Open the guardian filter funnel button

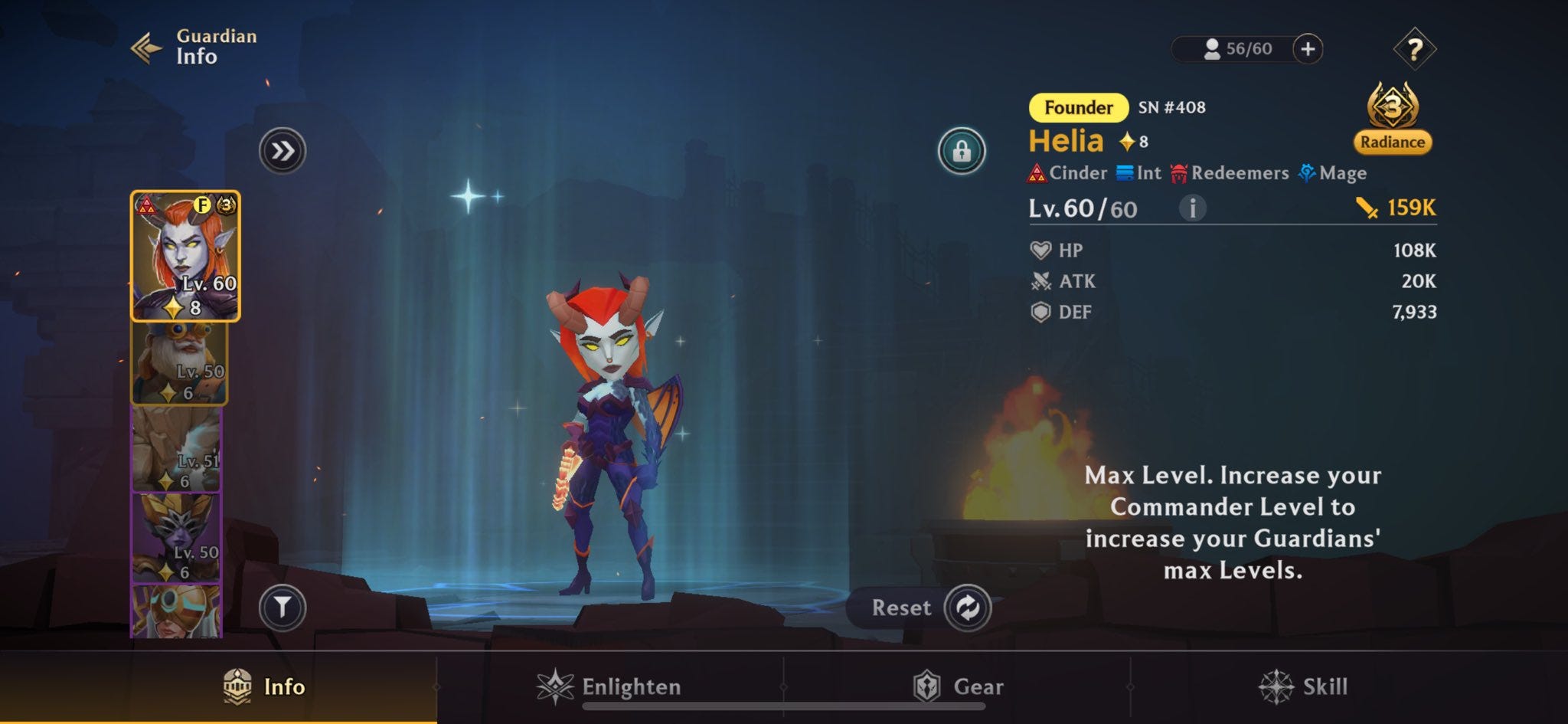pyautogui.click(x=283, y=608)
